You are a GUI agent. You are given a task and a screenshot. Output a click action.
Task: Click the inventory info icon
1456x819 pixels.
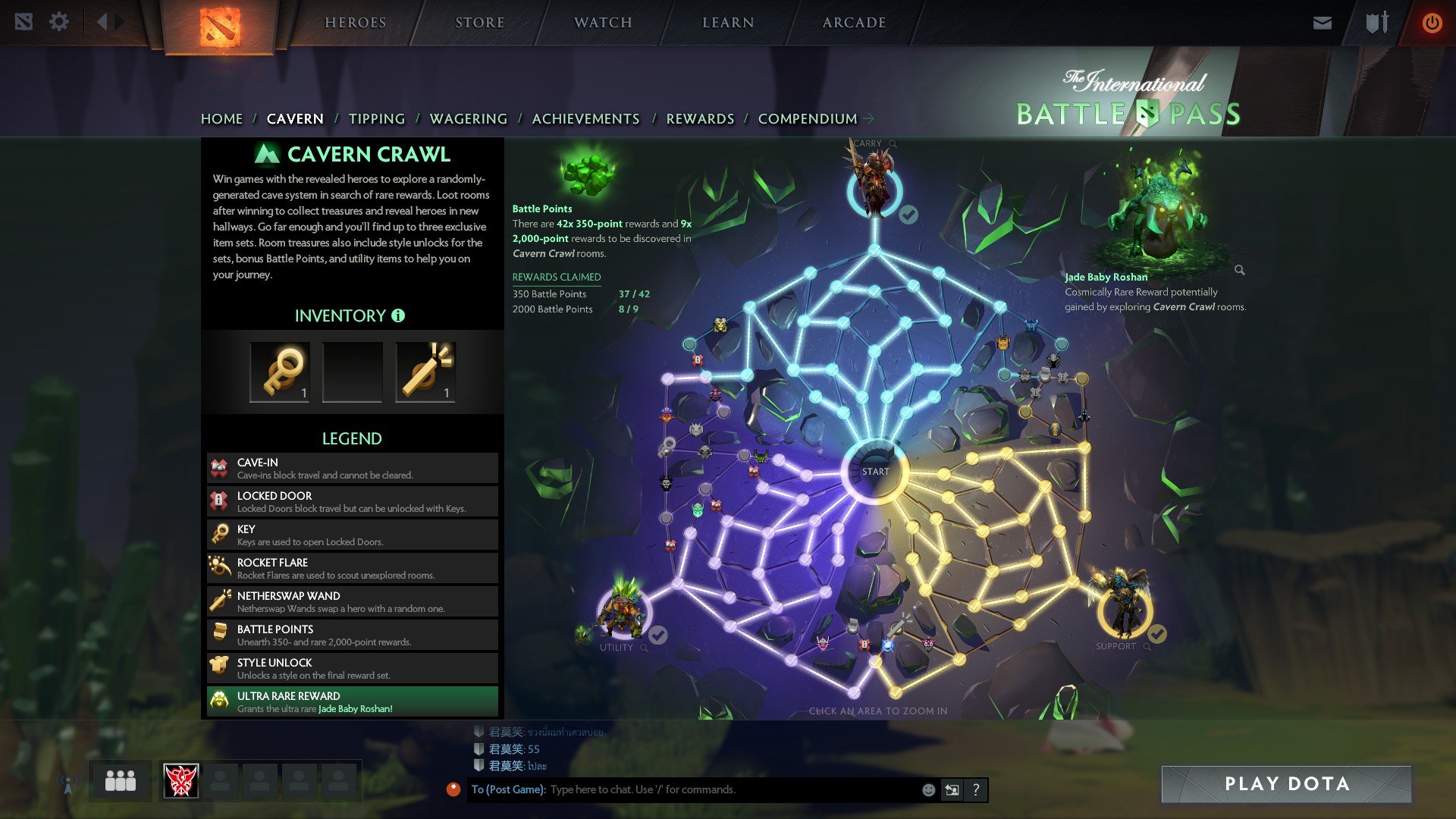[x=398, y=315]
